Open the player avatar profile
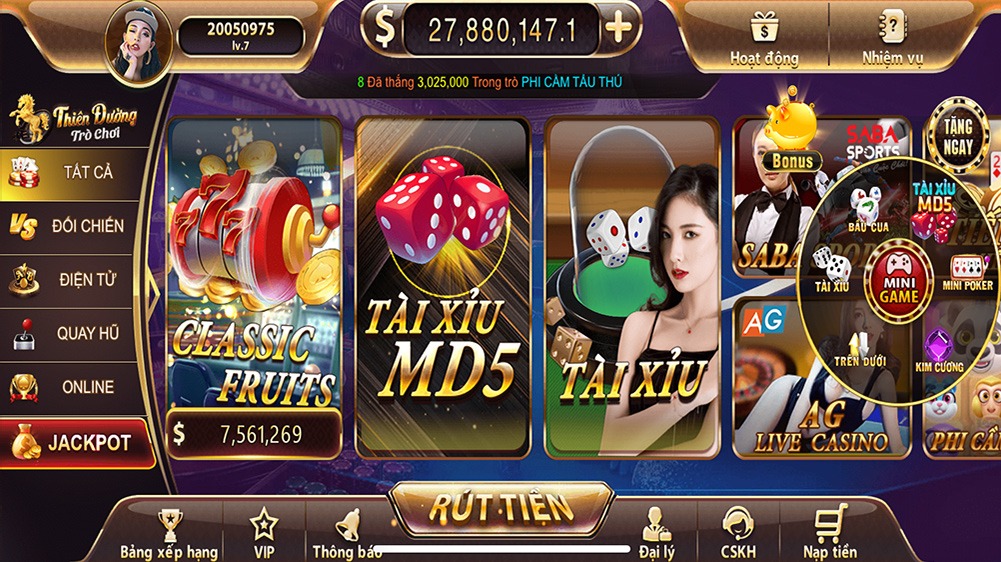Screen dimensions: 1001x562 (x=139, y=41)
